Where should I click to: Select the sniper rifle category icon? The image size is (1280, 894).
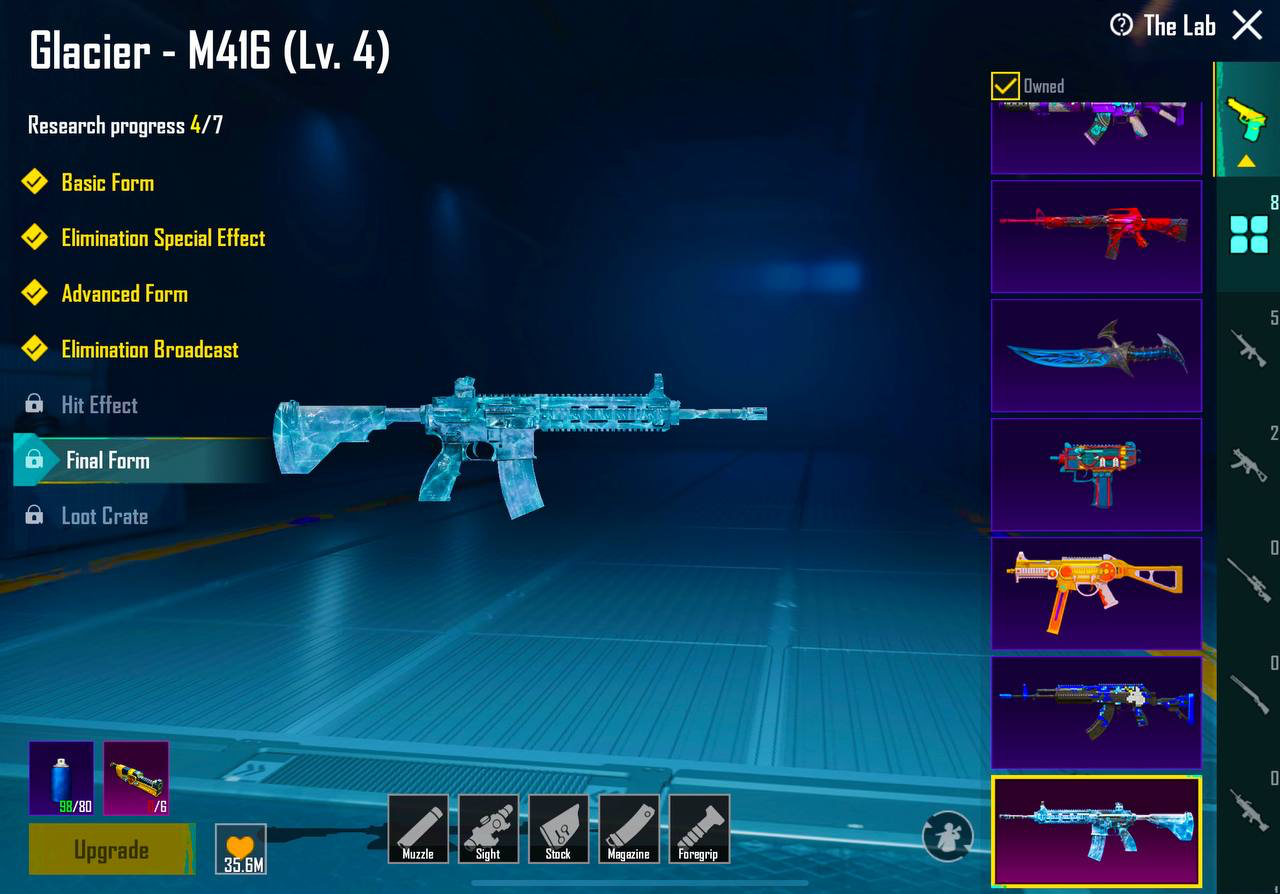(1246, 578)
